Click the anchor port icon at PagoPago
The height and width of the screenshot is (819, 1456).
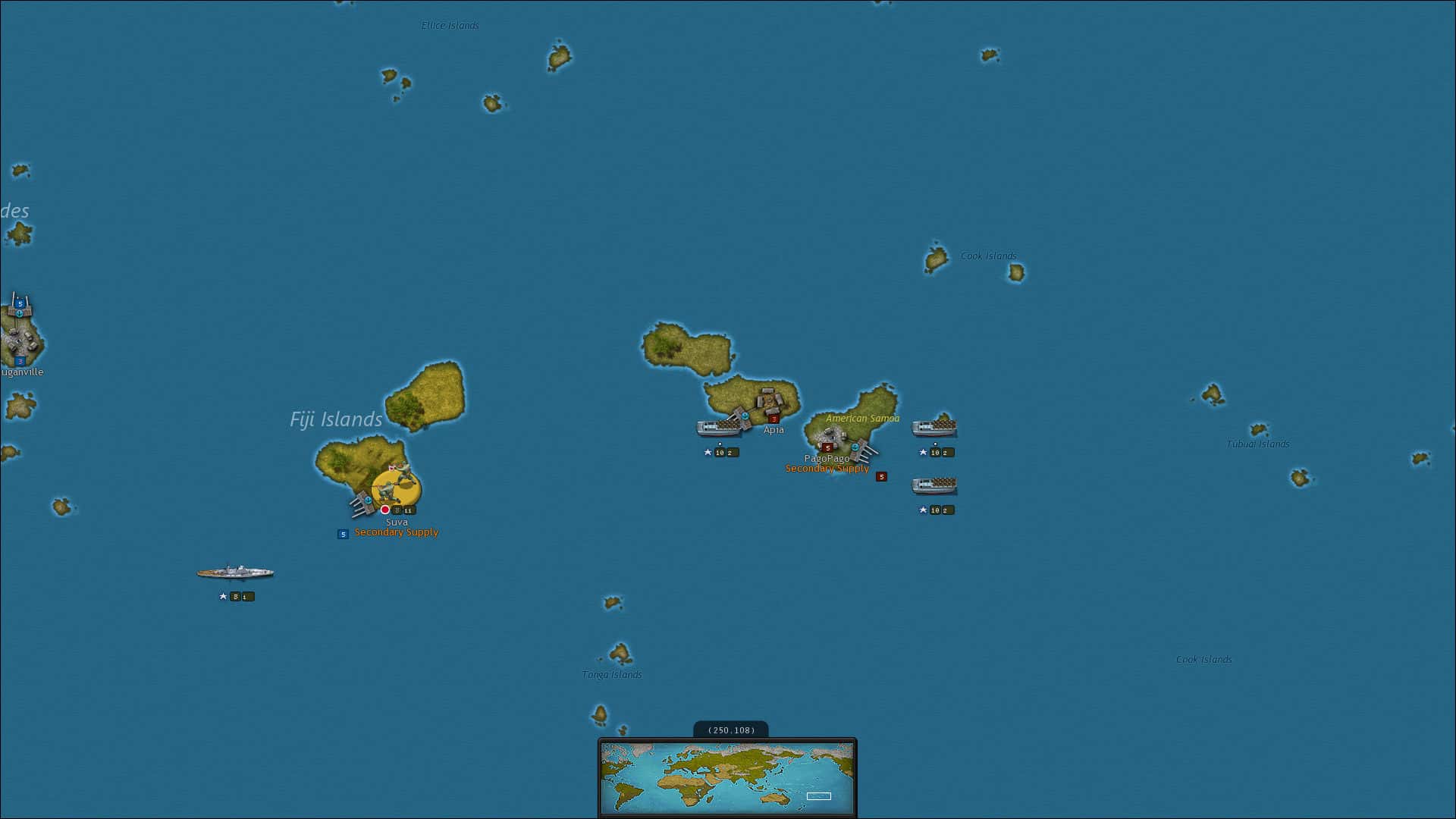(855, 447)
